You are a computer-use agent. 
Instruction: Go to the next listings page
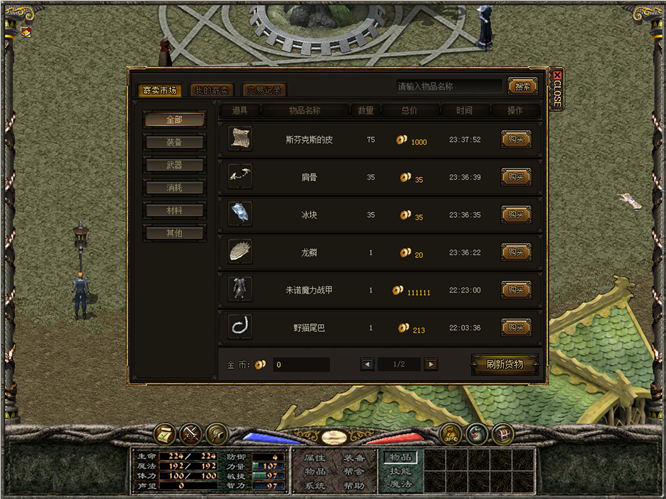tap(431, 364)
